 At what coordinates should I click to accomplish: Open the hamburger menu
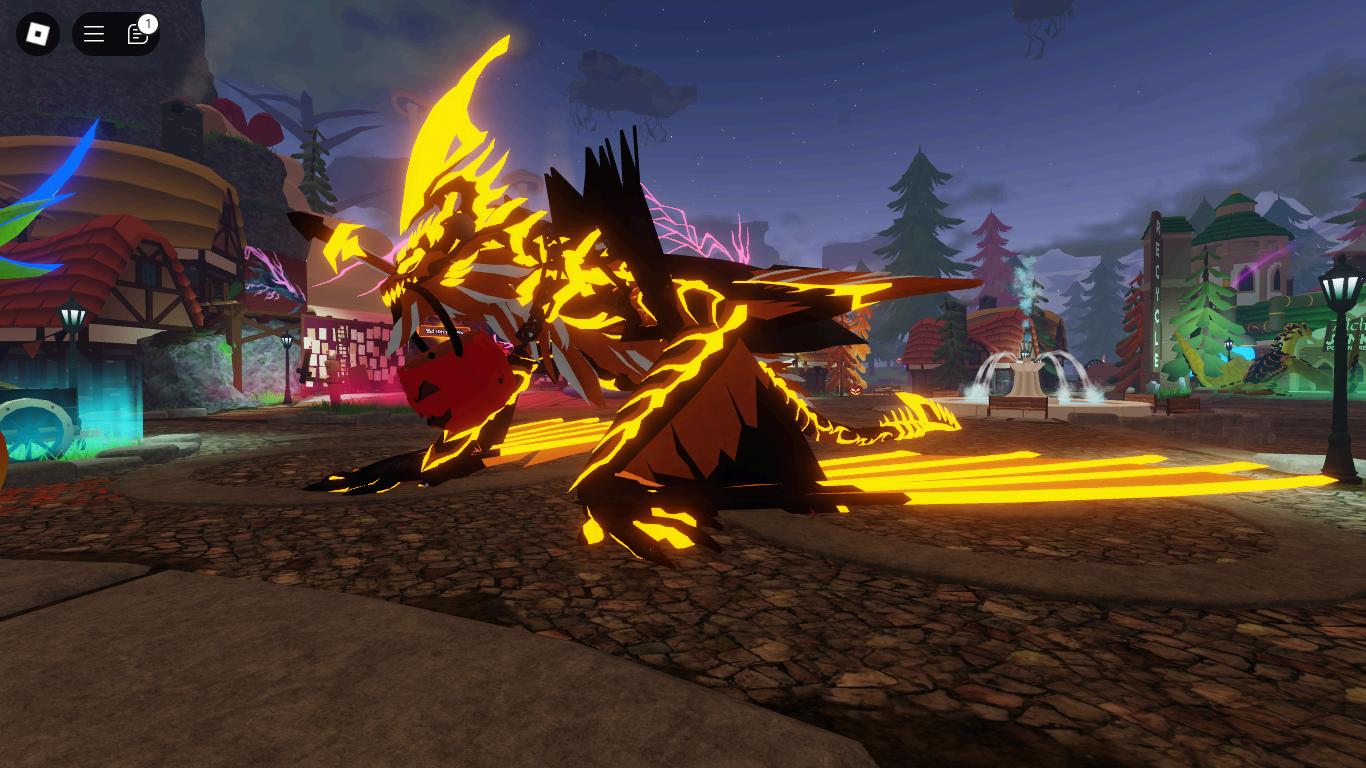coord(94,34)
